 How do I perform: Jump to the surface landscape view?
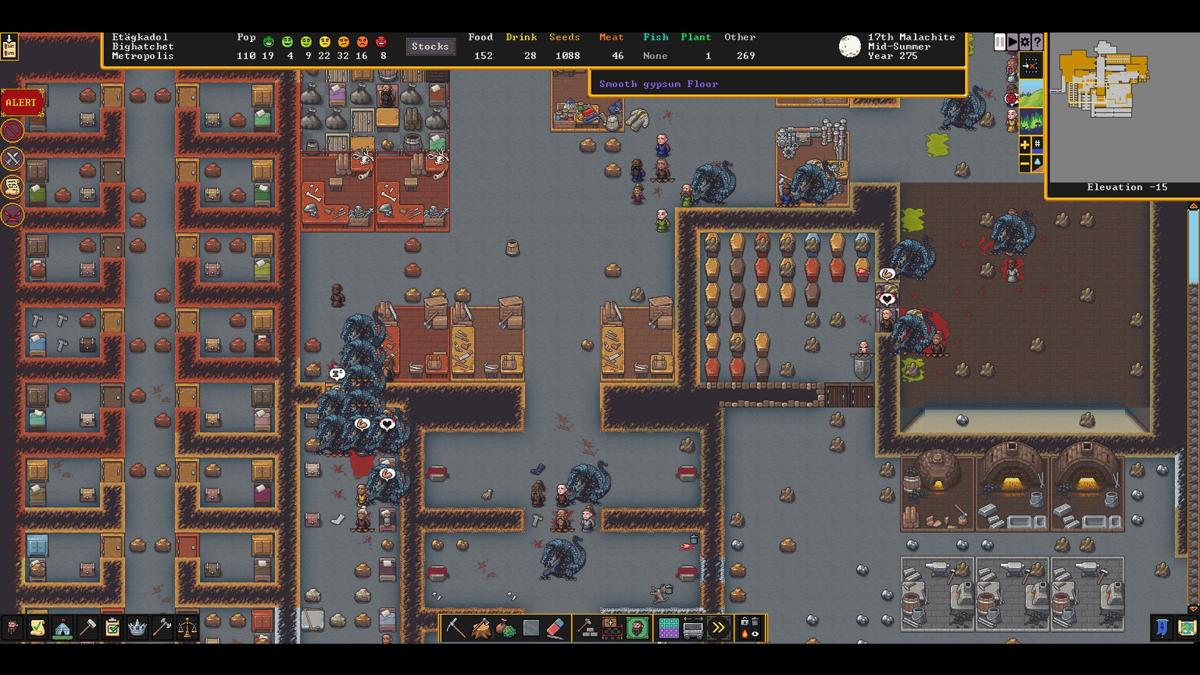[x=1031, y=94]
